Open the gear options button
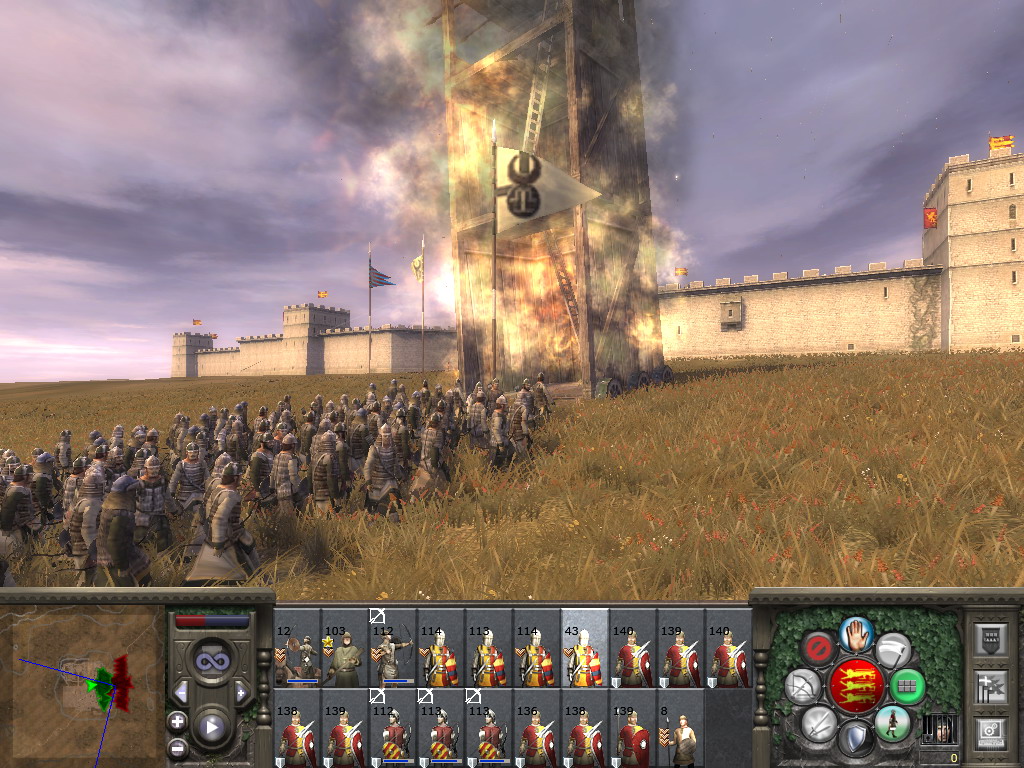1024x768 pixels. coord(990,733)
